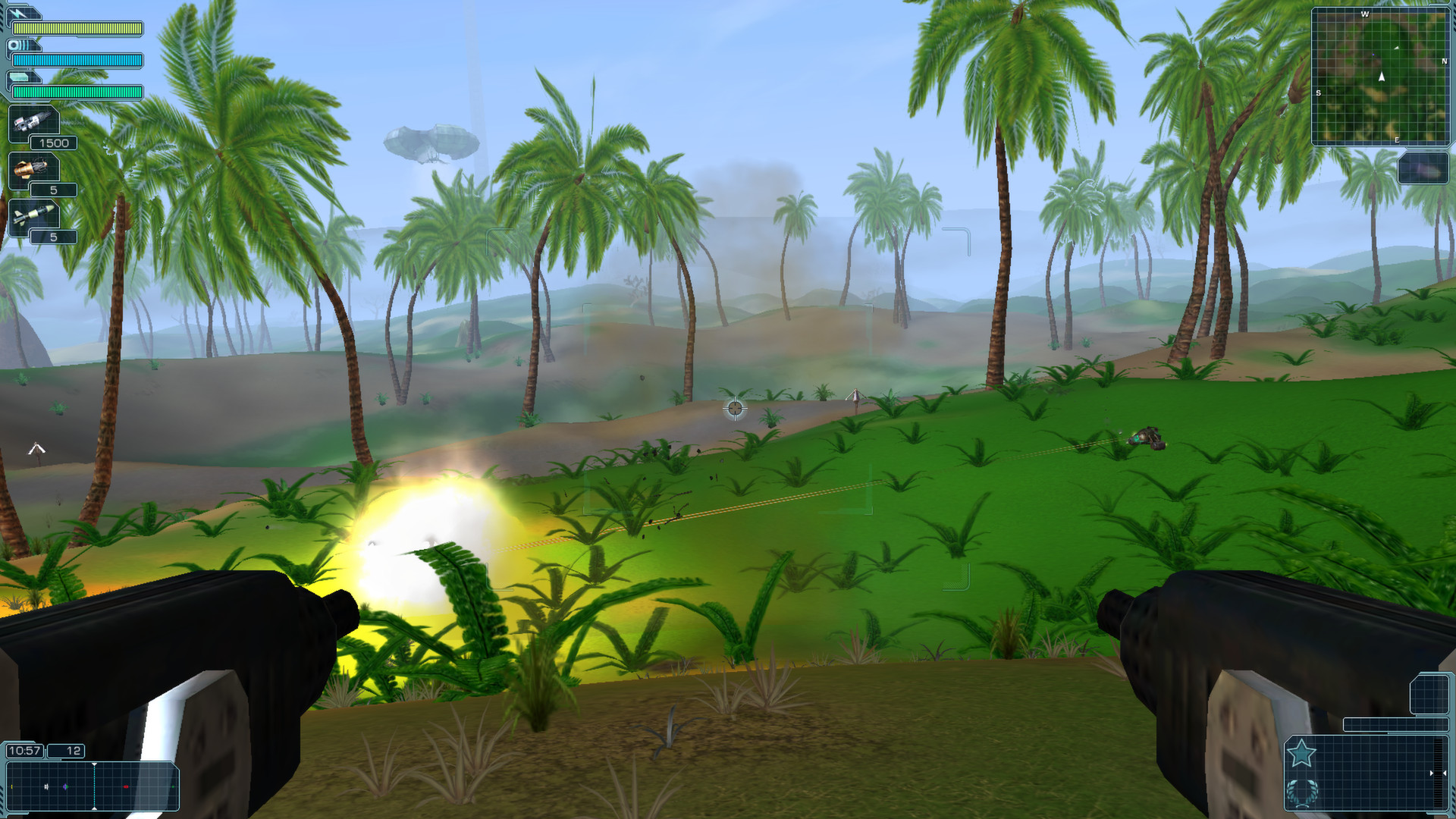Collapse the bottom radar strip panel
Image resolution: width=1456 pixels, height=819 pixels.
[x=91, y=787]
